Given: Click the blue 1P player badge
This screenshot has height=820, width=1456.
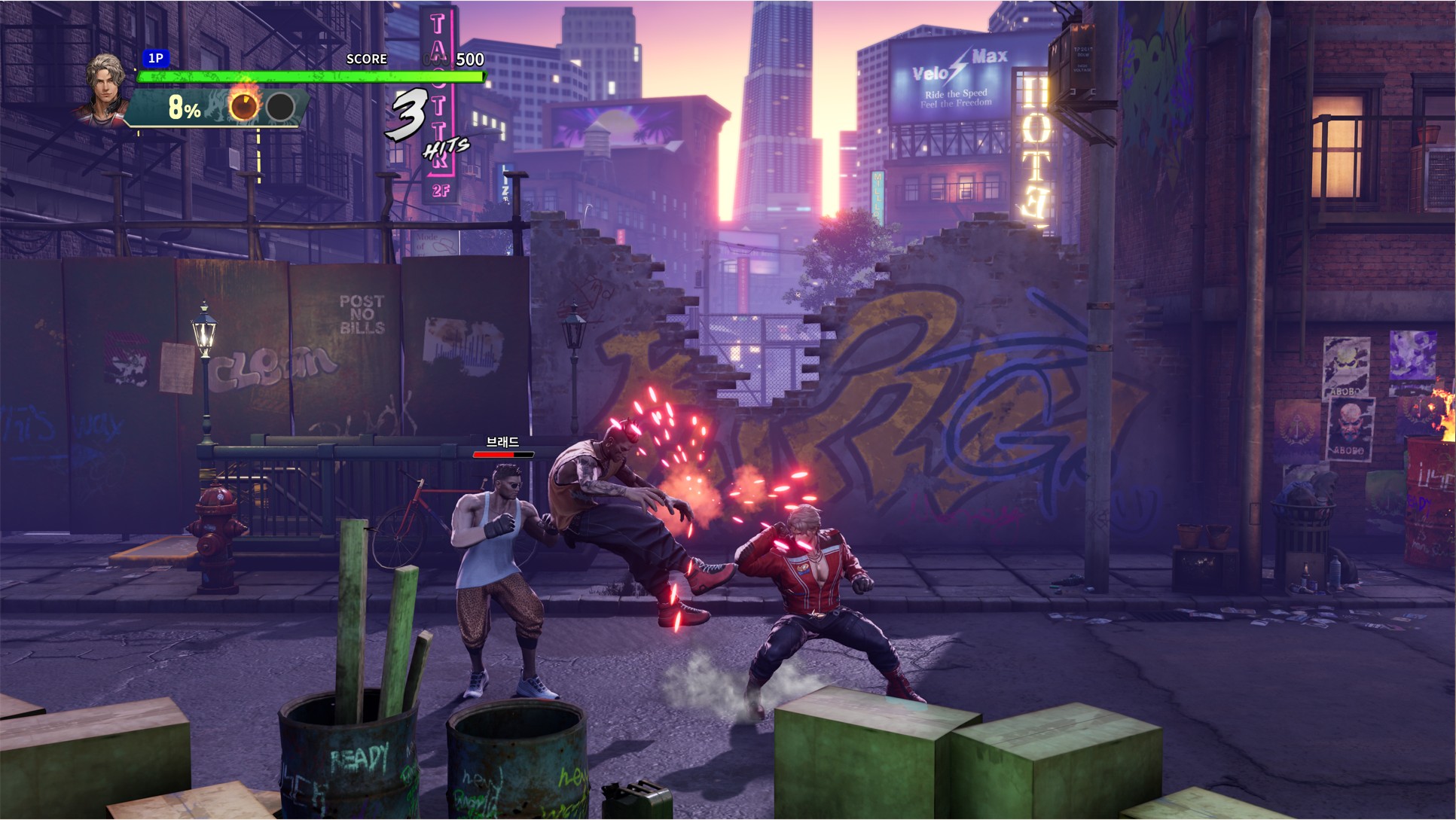Looking at the screenshot, I should click(155, 58).
